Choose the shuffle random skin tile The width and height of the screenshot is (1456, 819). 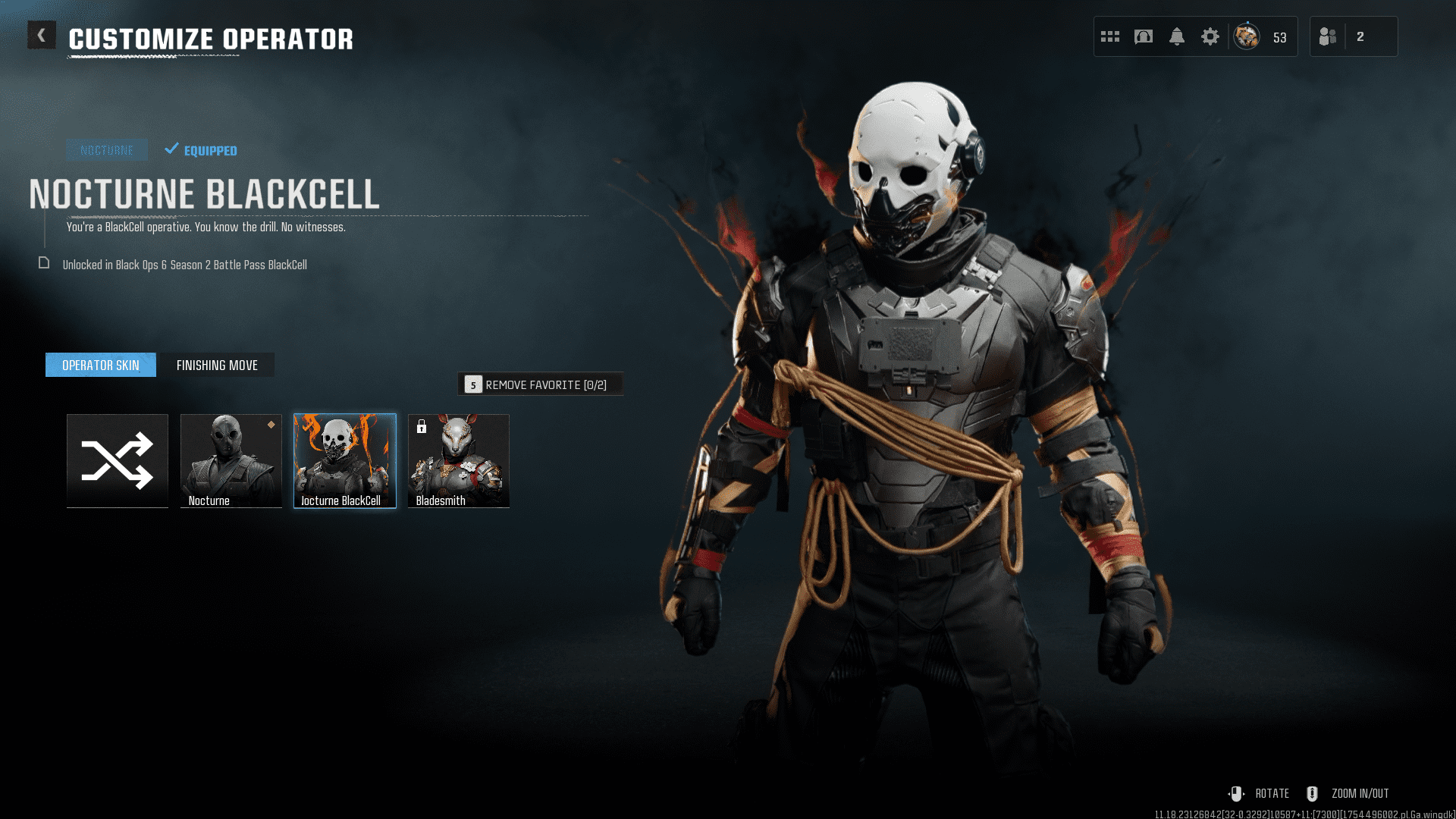click(x=118, y=460)
